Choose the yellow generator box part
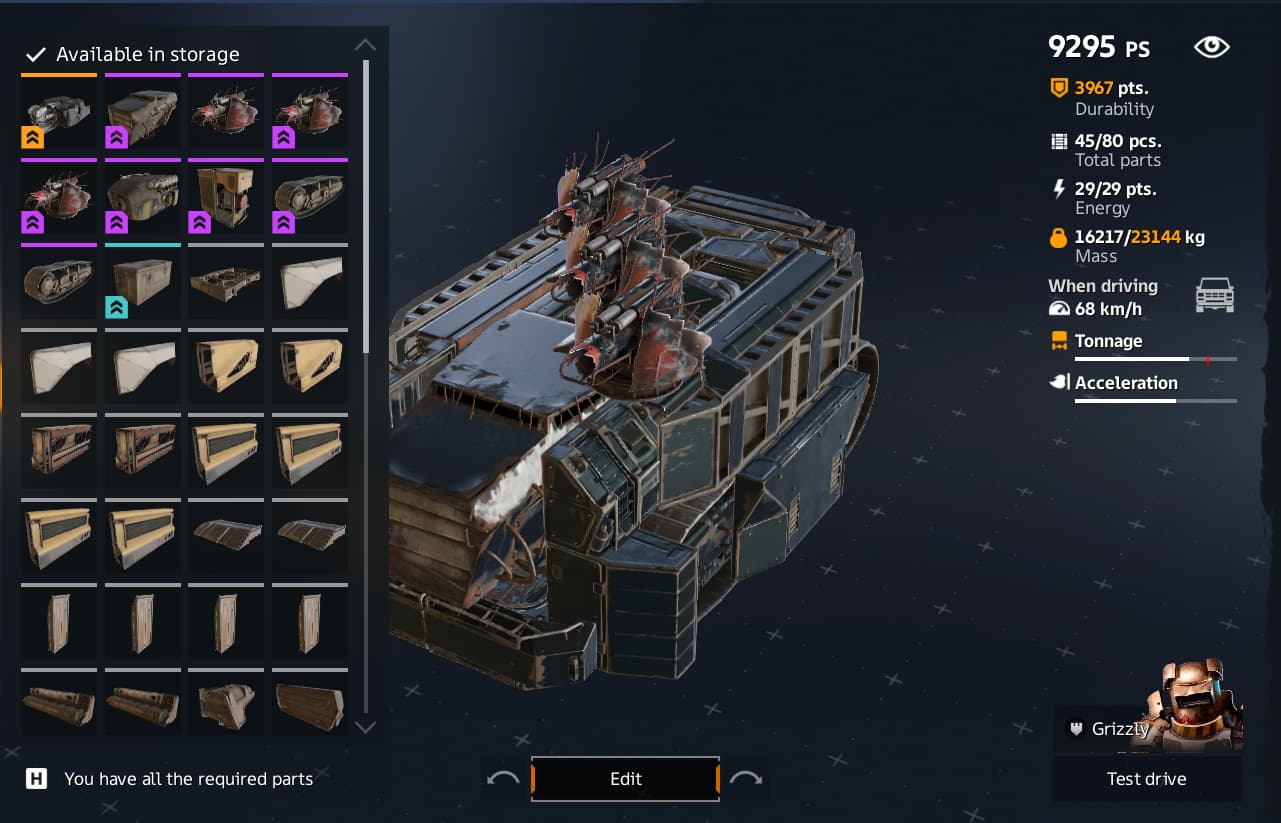The height and width of the screenshot is (823, 1281). 226,197
